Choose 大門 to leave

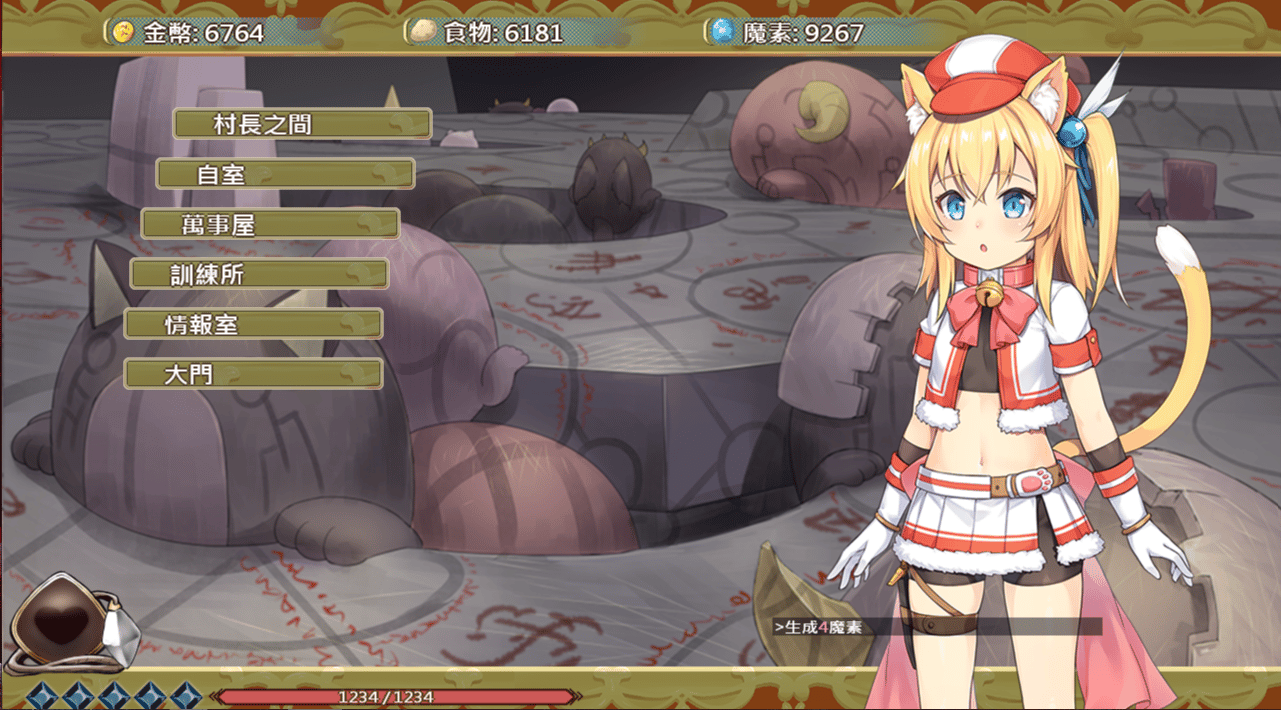point(253,374)
